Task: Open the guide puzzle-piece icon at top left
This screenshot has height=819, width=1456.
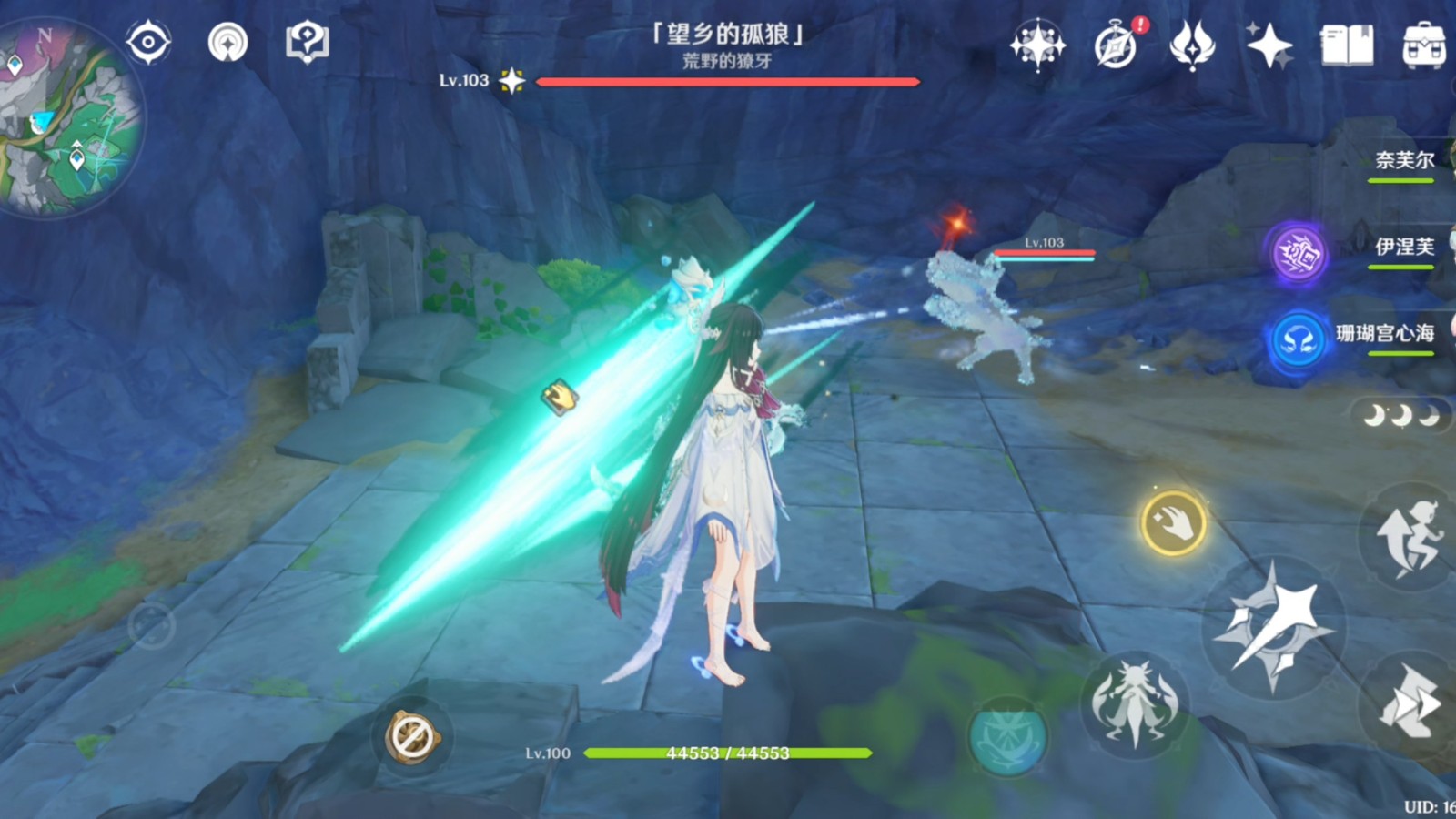Action: (307, 41)
